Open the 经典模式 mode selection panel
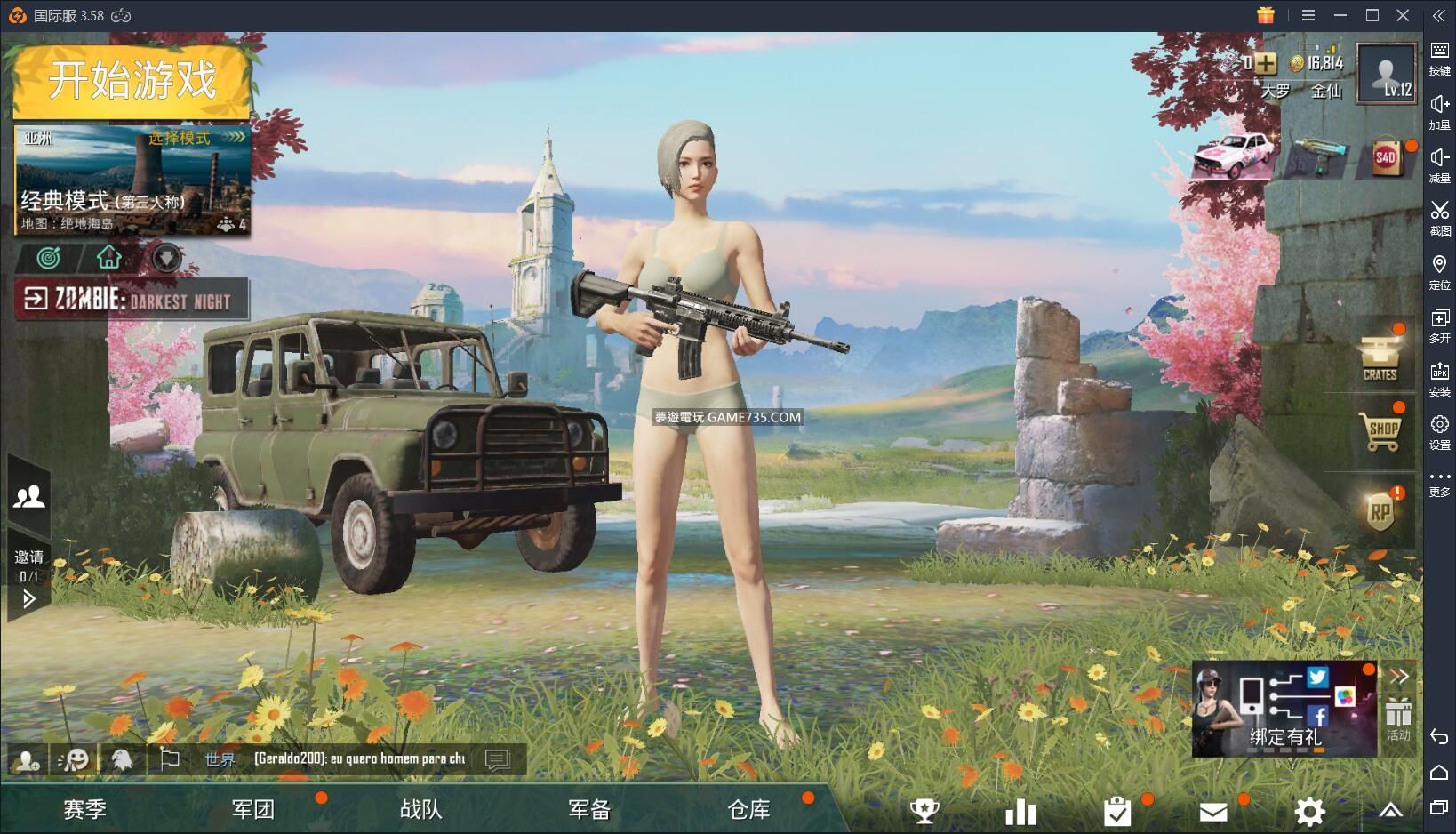Screen dimensions: 1456x834 pyautogui.click(x=132, y=180)
